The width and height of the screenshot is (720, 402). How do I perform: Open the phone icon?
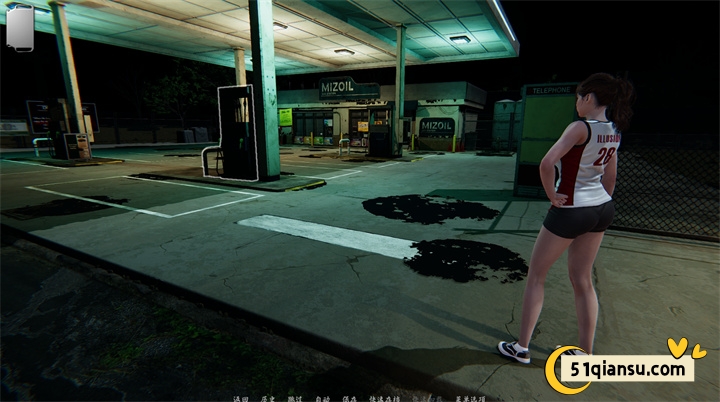(20, 26)
